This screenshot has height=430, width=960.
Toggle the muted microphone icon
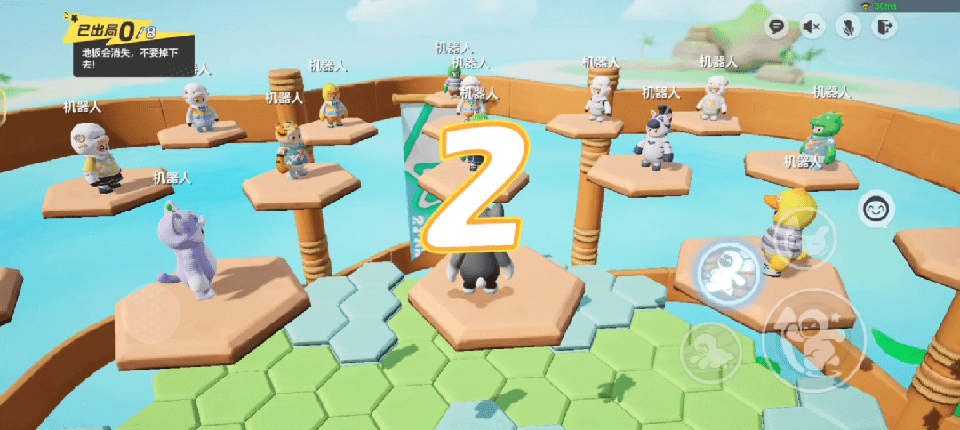pyautogui.click(x=847, y=27)
